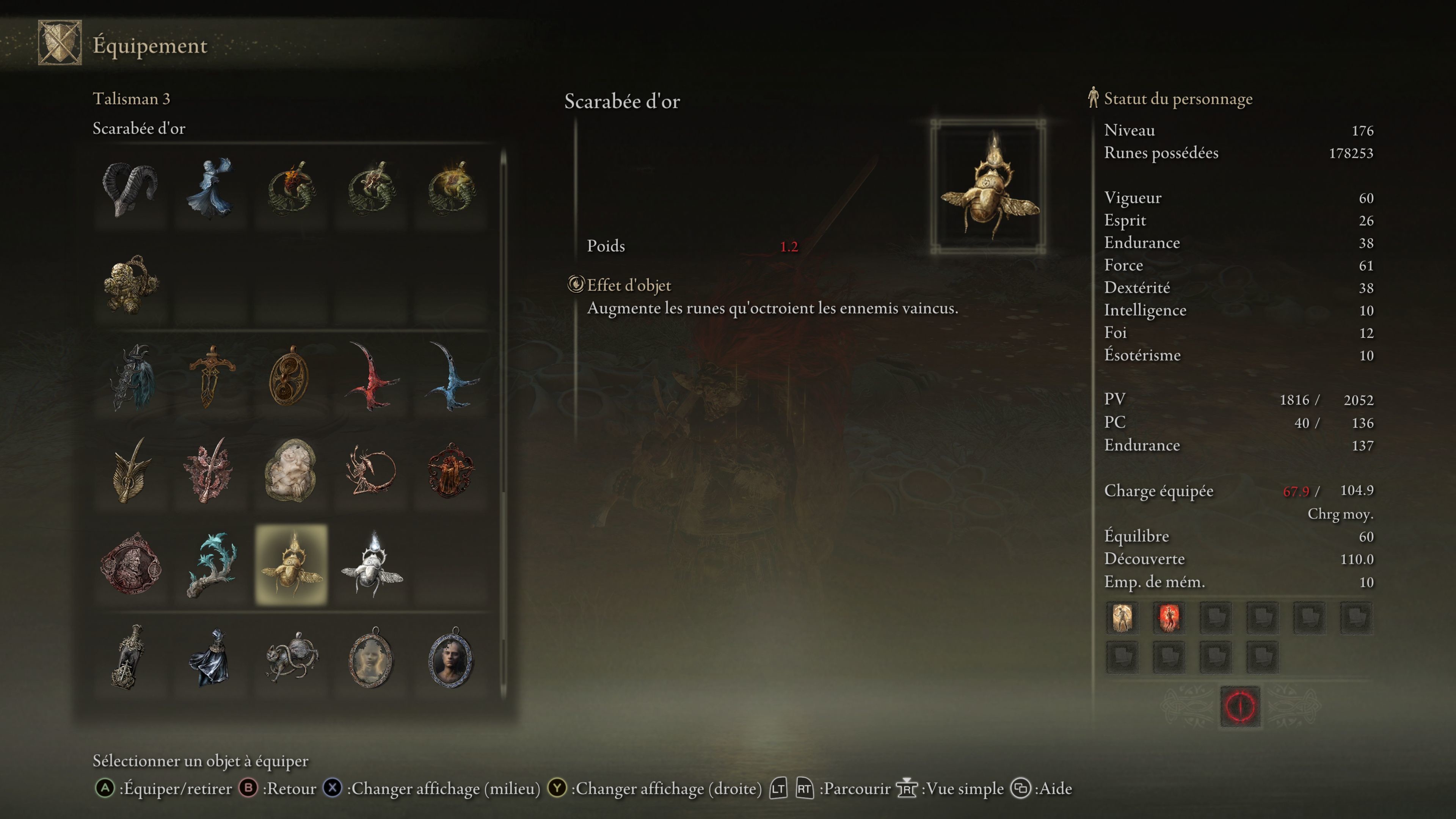
Task: Choose the red coin portrait medallion talisman
Action: click(x=130, y=565)
